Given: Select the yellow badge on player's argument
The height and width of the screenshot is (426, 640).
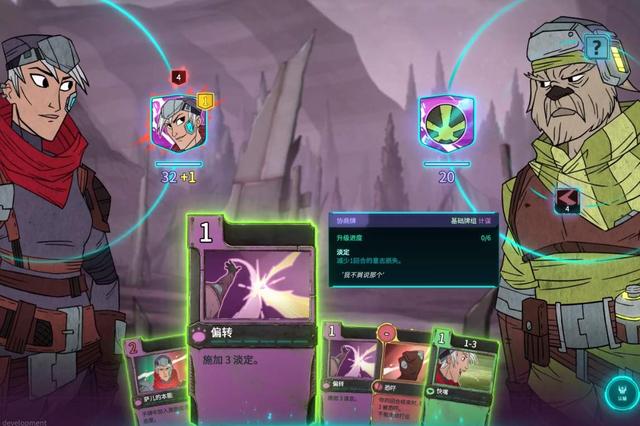Looking at the screenshot, I should pos(205,100).
